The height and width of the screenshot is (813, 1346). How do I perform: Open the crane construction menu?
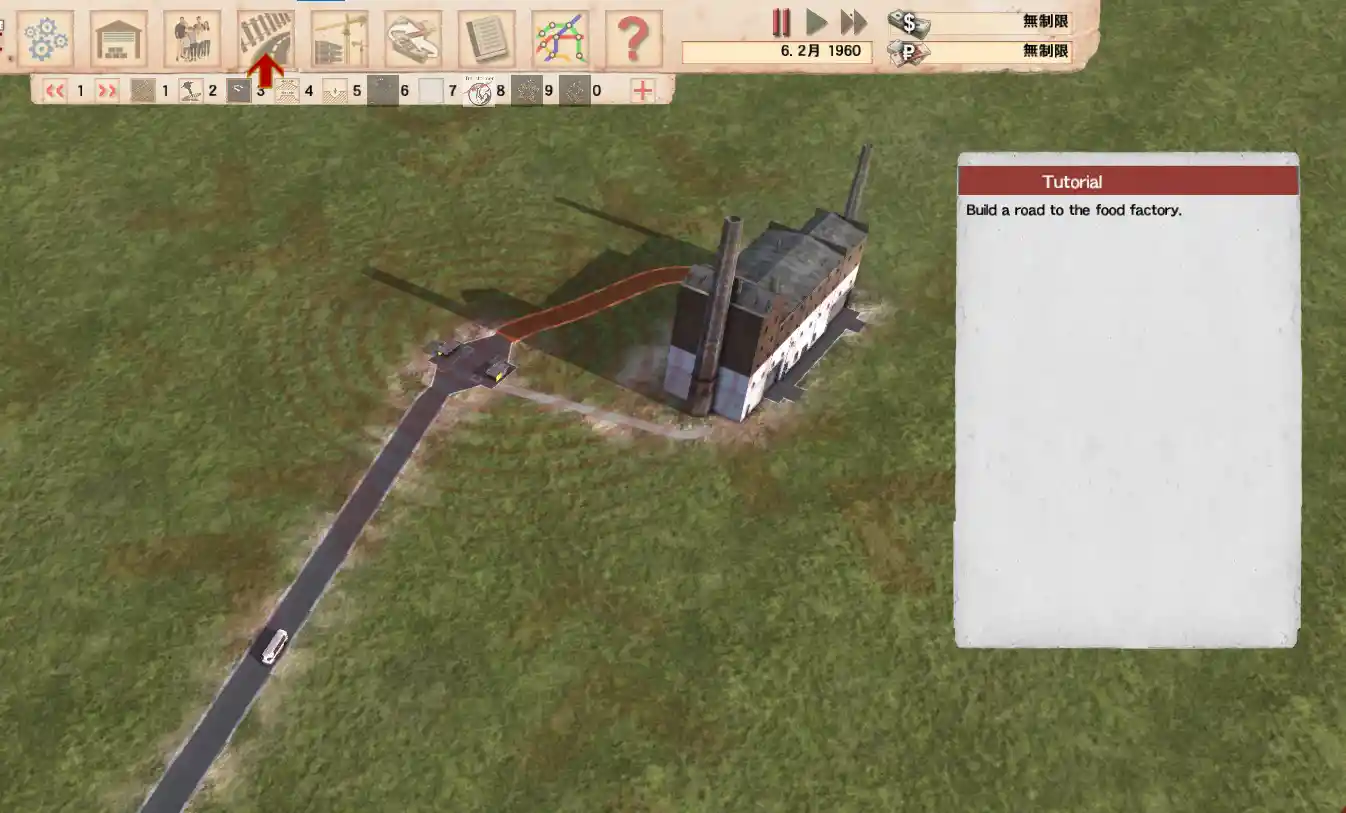pyautogui.click(x=339, y=39)
